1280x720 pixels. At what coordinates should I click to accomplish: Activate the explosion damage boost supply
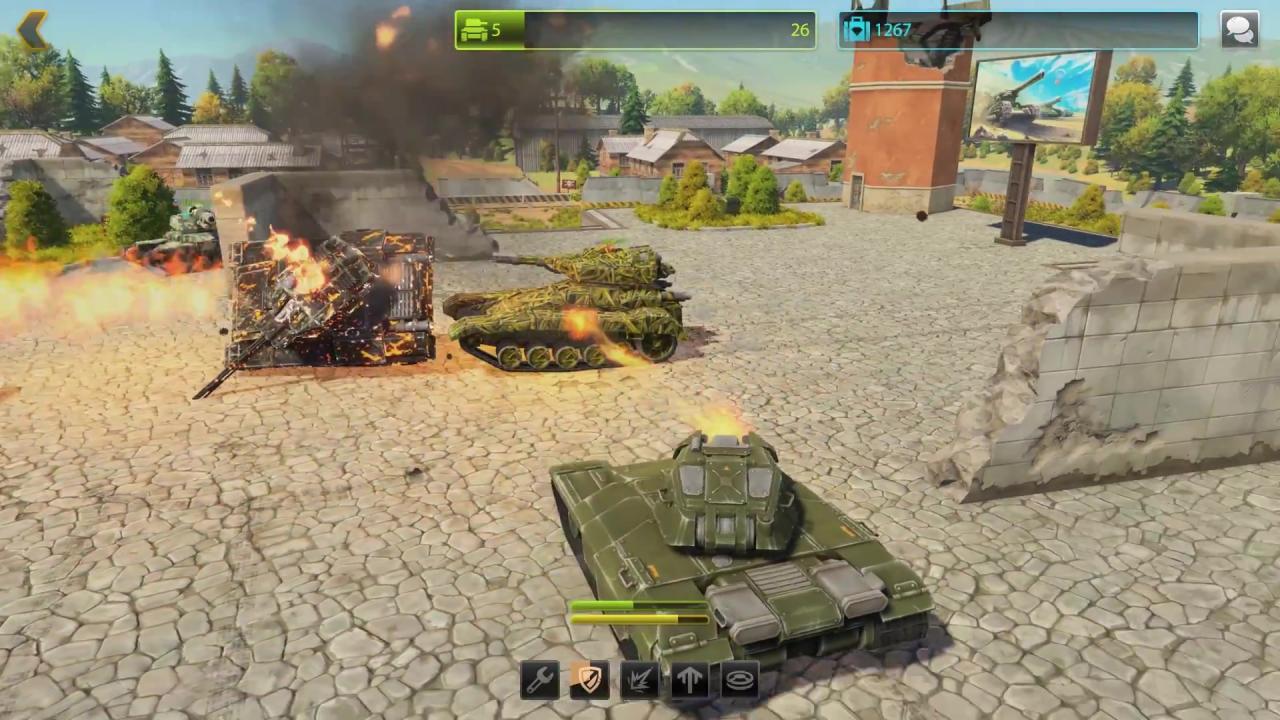[640, 681]
